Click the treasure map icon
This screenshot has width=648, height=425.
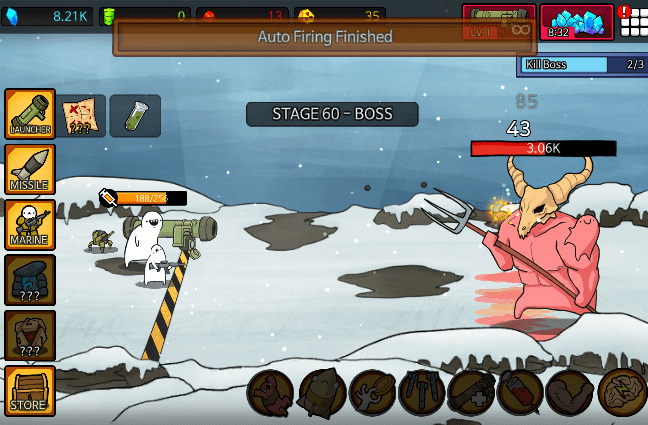click(80, 116)
